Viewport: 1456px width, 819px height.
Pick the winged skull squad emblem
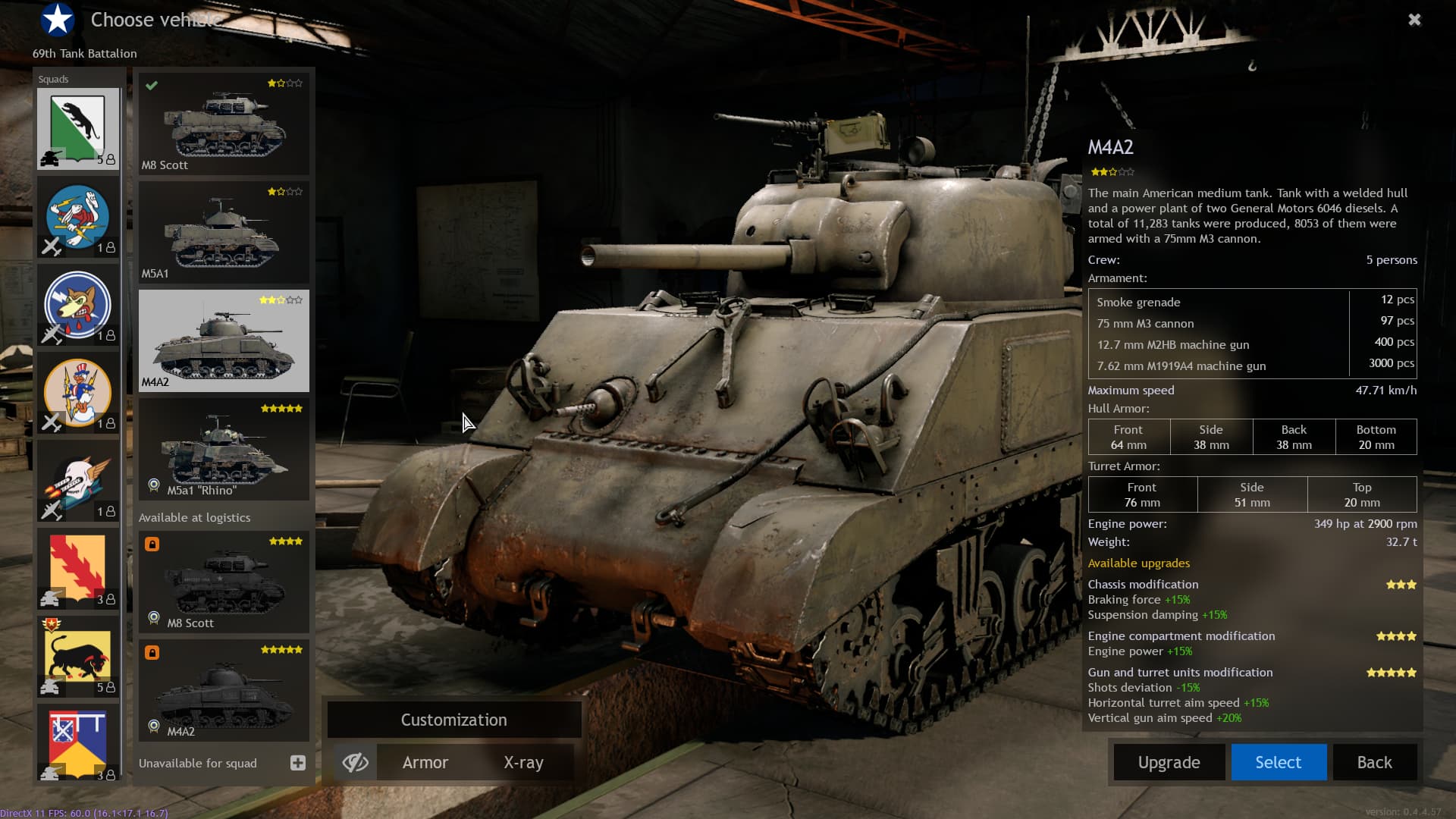[78, 482]
